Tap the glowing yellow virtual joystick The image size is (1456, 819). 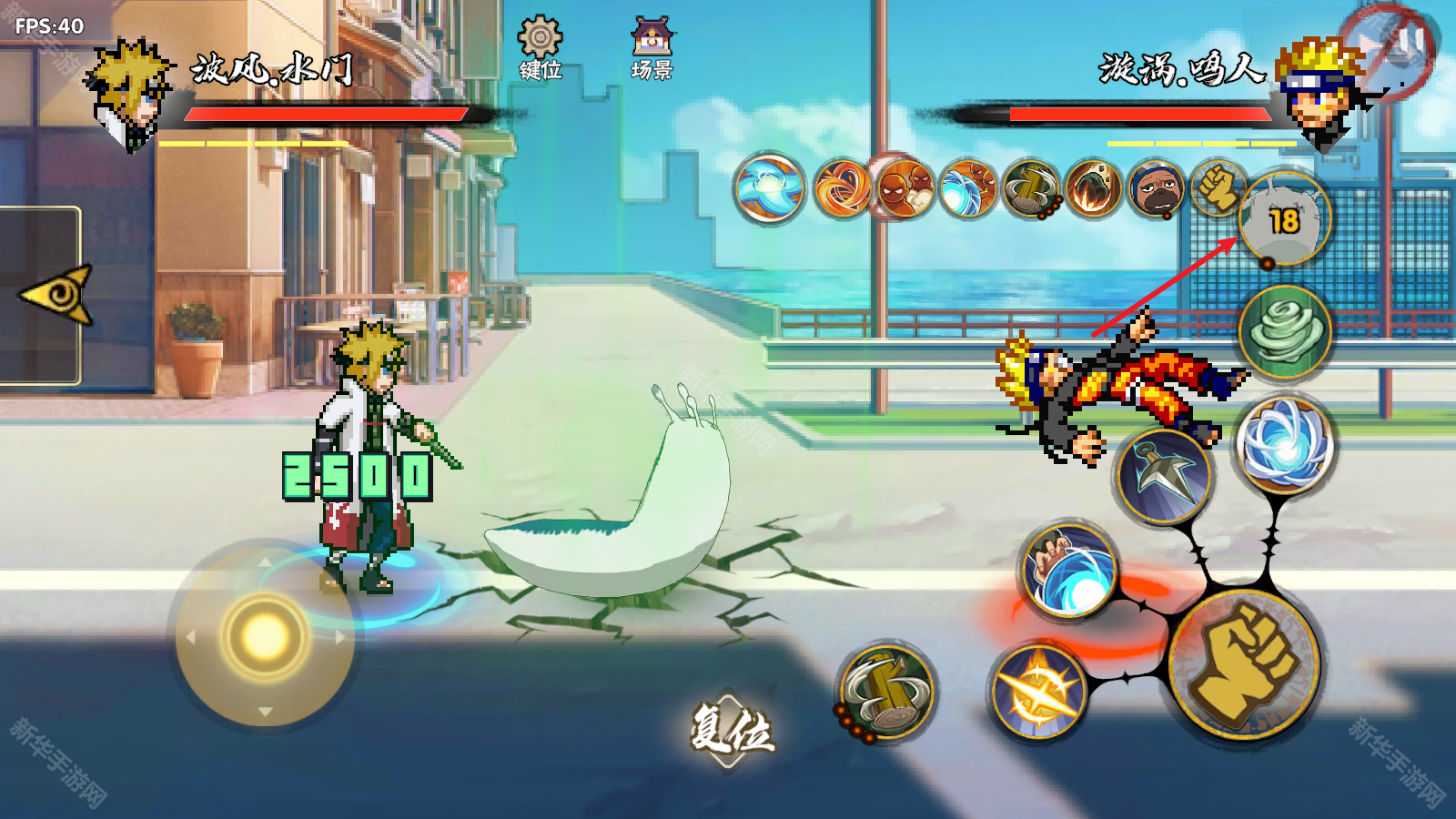(264, 635)
